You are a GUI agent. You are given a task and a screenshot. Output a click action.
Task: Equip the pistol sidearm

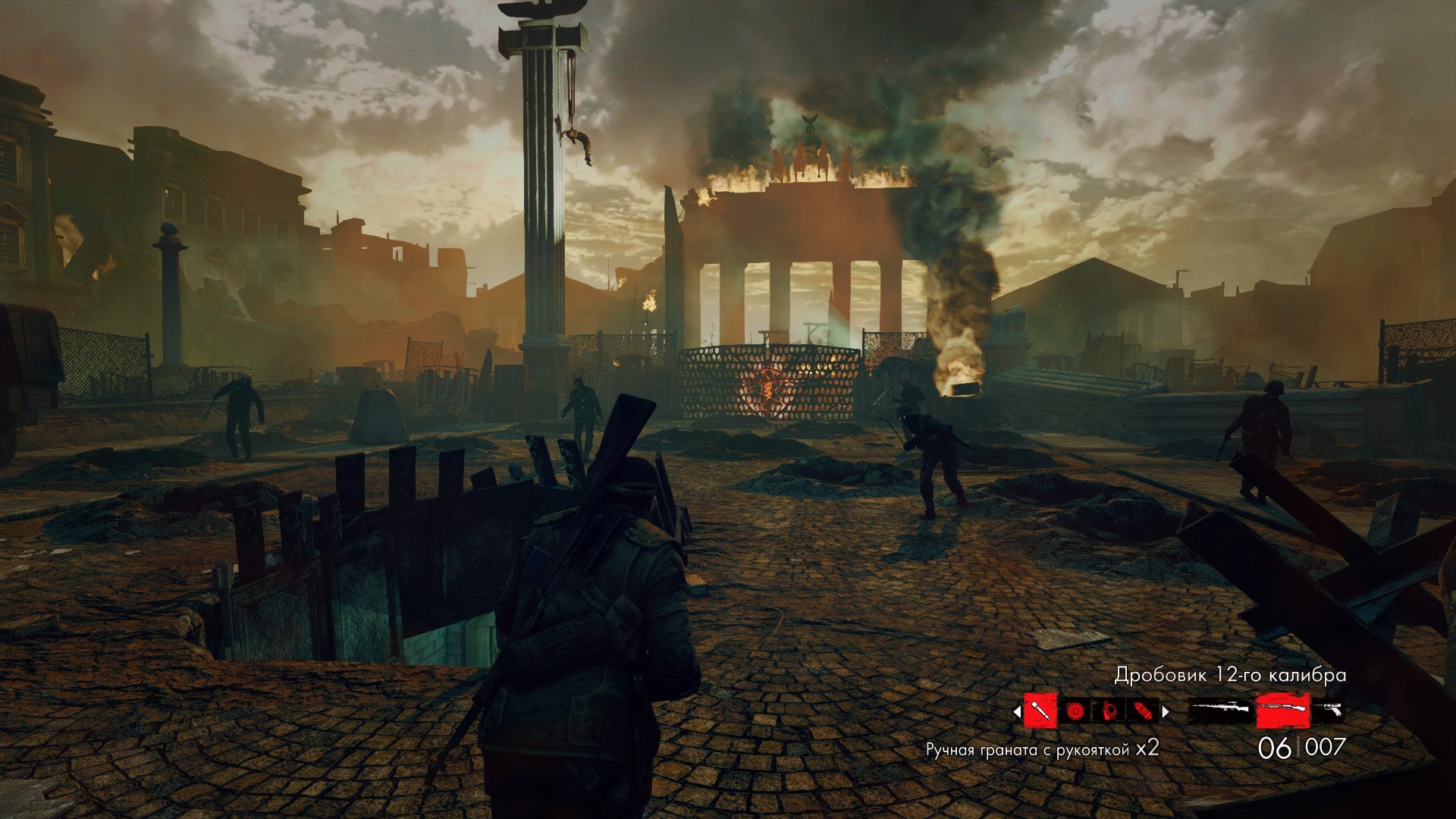pyautogui.click(x=1328, y=711)
